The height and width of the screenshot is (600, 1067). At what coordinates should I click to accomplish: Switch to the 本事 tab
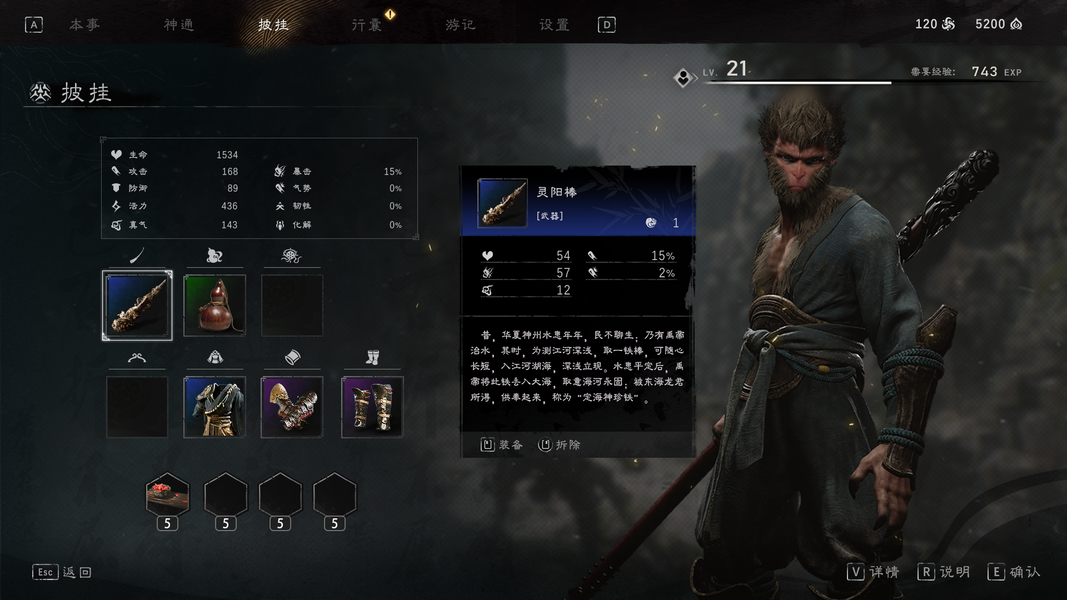click(x=84, y=25)
